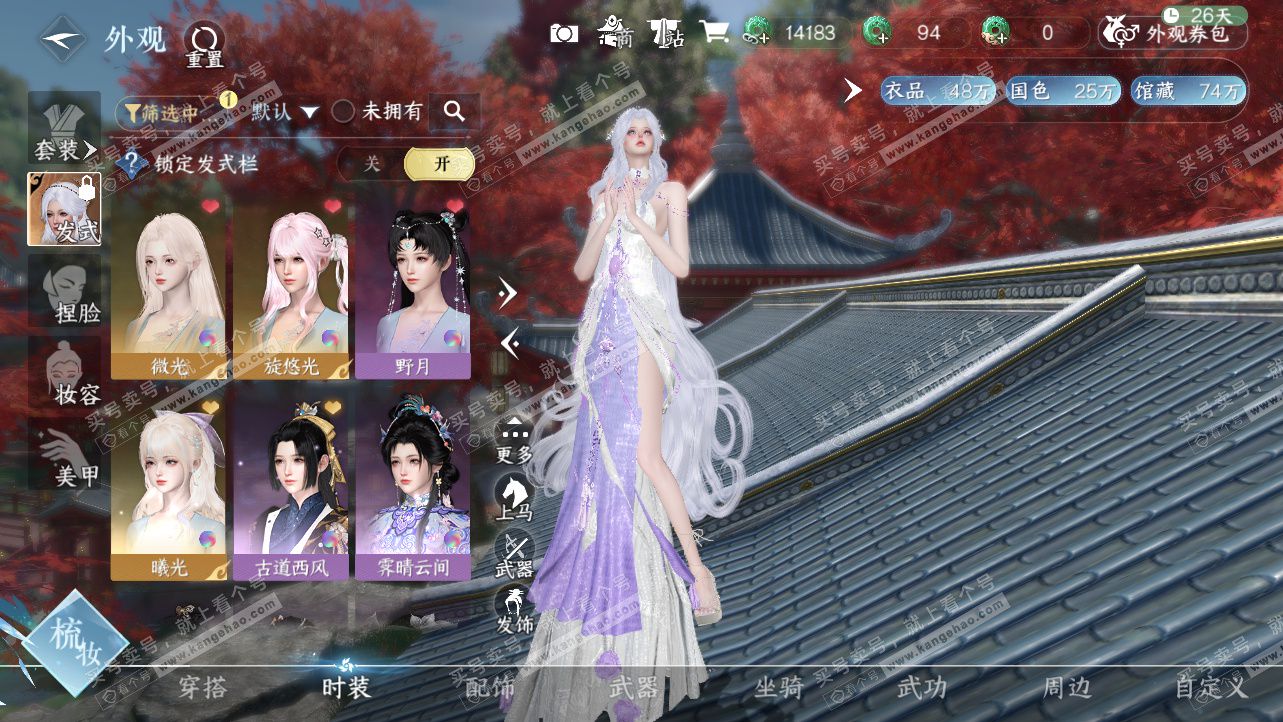Open hairstyle search with the magnifier
1283x722 pixels.
point(454,111)
